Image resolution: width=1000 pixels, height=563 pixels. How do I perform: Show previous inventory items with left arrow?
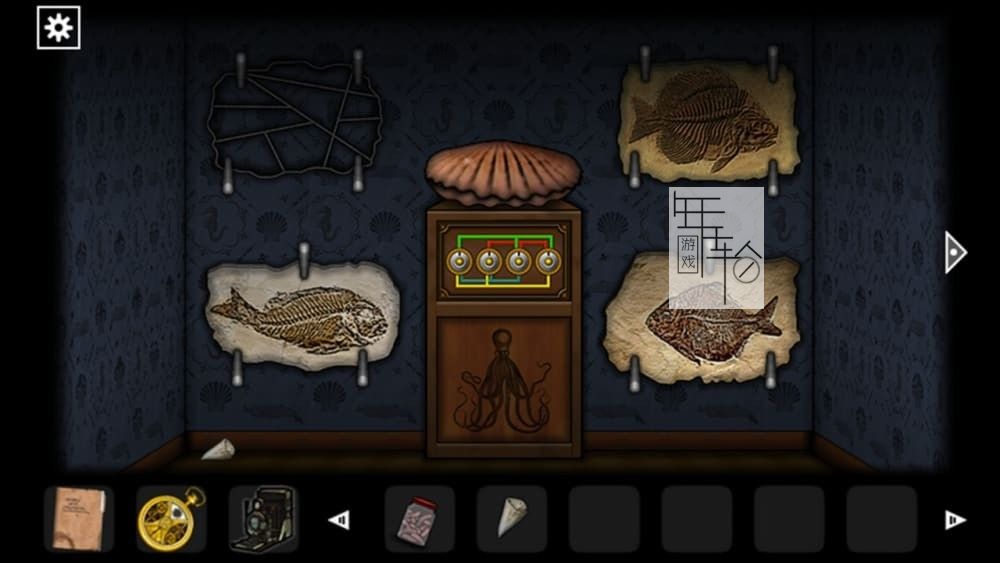339,520
